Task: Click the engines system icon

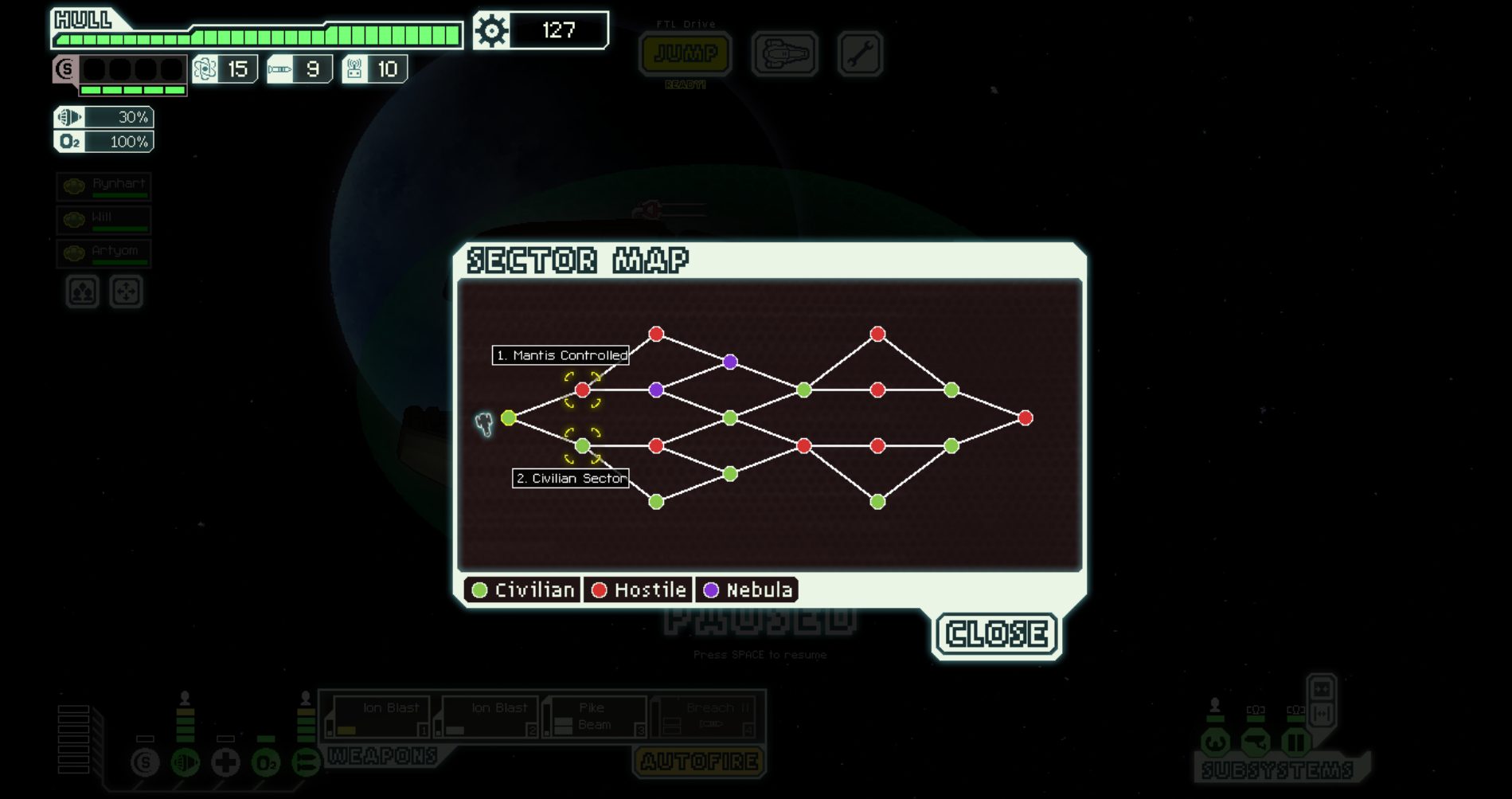Action: (x=186, y=763)
